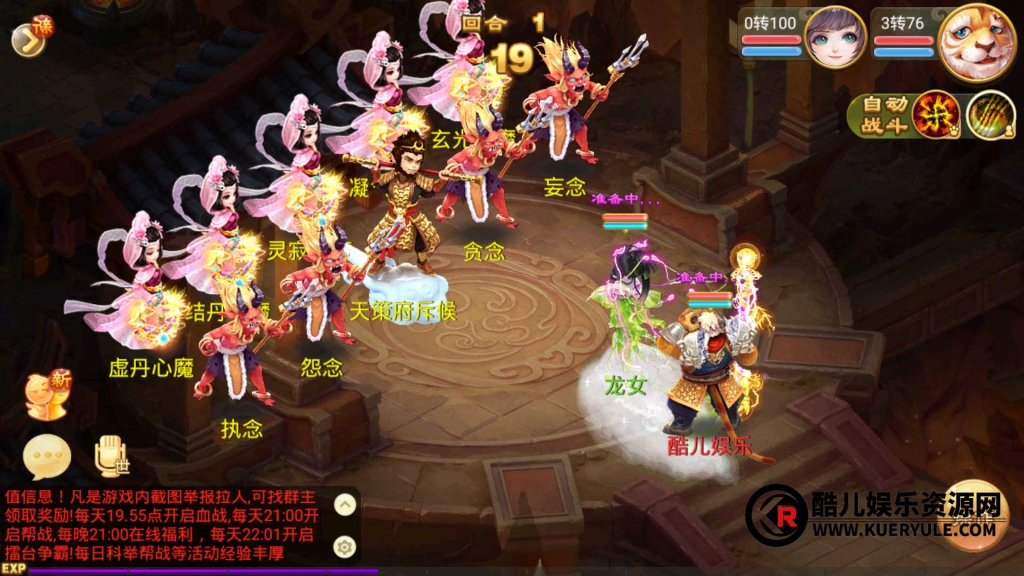Click the gold arrow button in top-left corner

(x=27, y=36)
